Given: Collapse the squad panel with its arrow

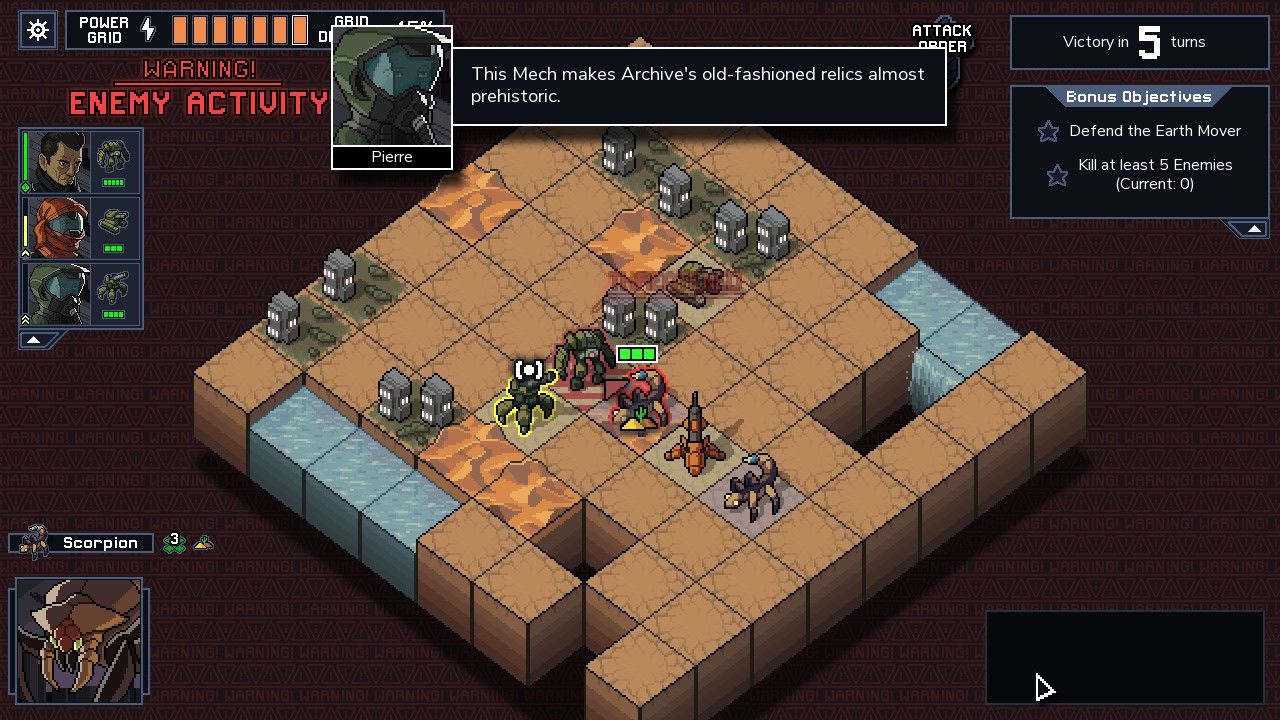Looking at the screenshot, I should click(34, 340).
